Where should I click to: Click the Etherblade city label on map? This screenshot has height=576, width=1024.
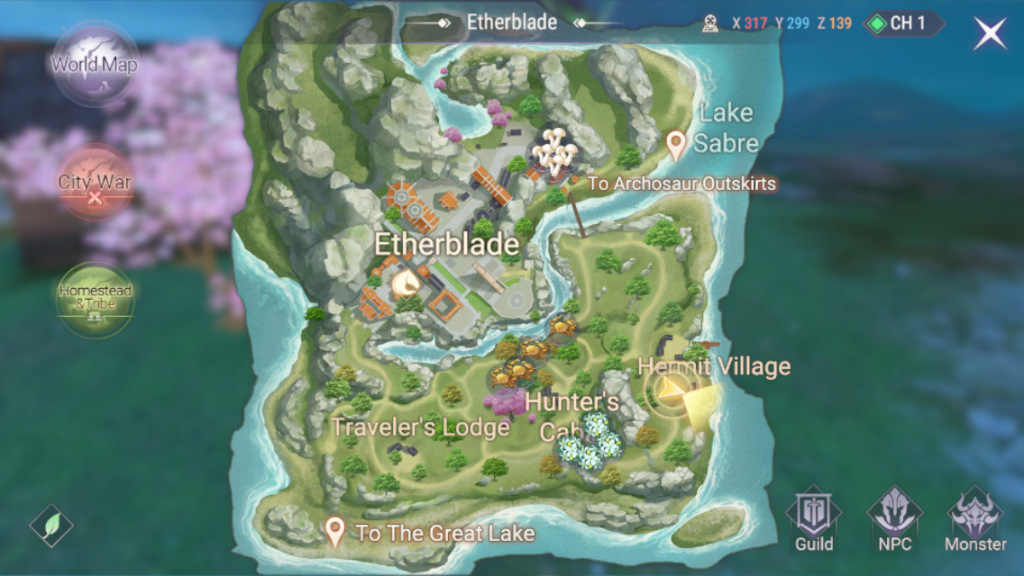point(446,244)
